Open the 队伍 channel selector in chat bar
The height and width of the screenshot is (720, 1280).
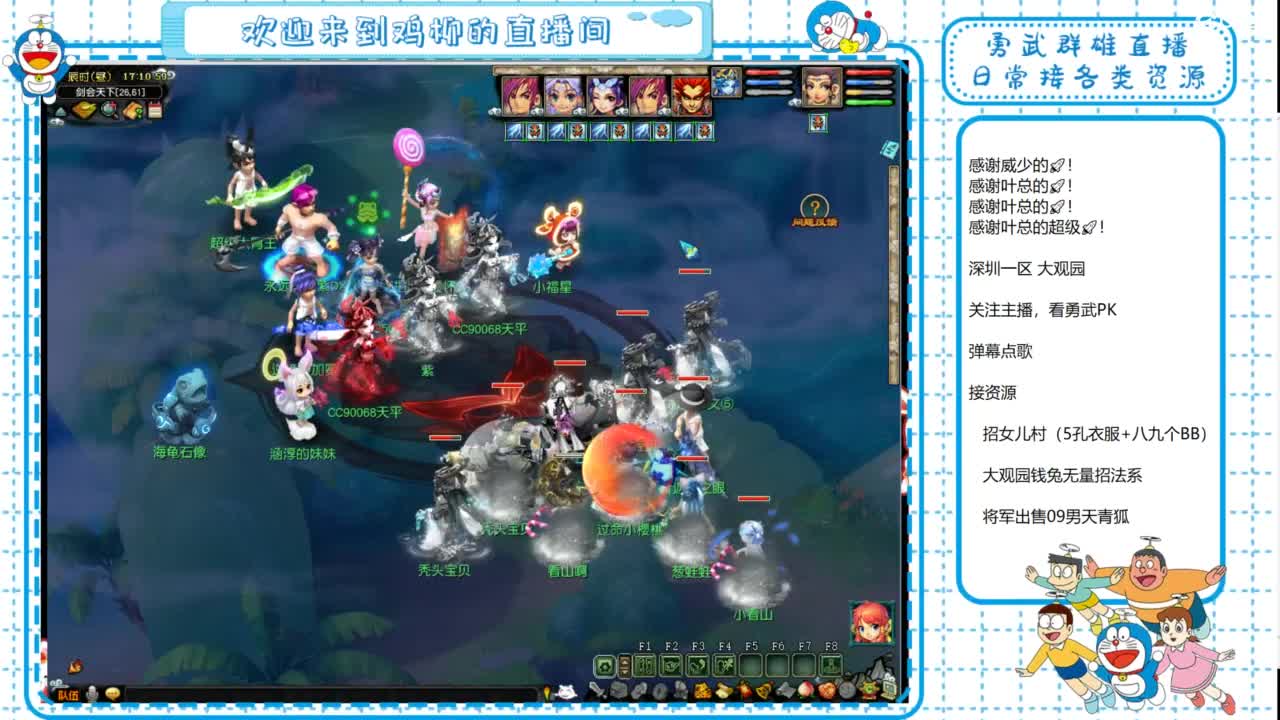click(x=68, y=693)
